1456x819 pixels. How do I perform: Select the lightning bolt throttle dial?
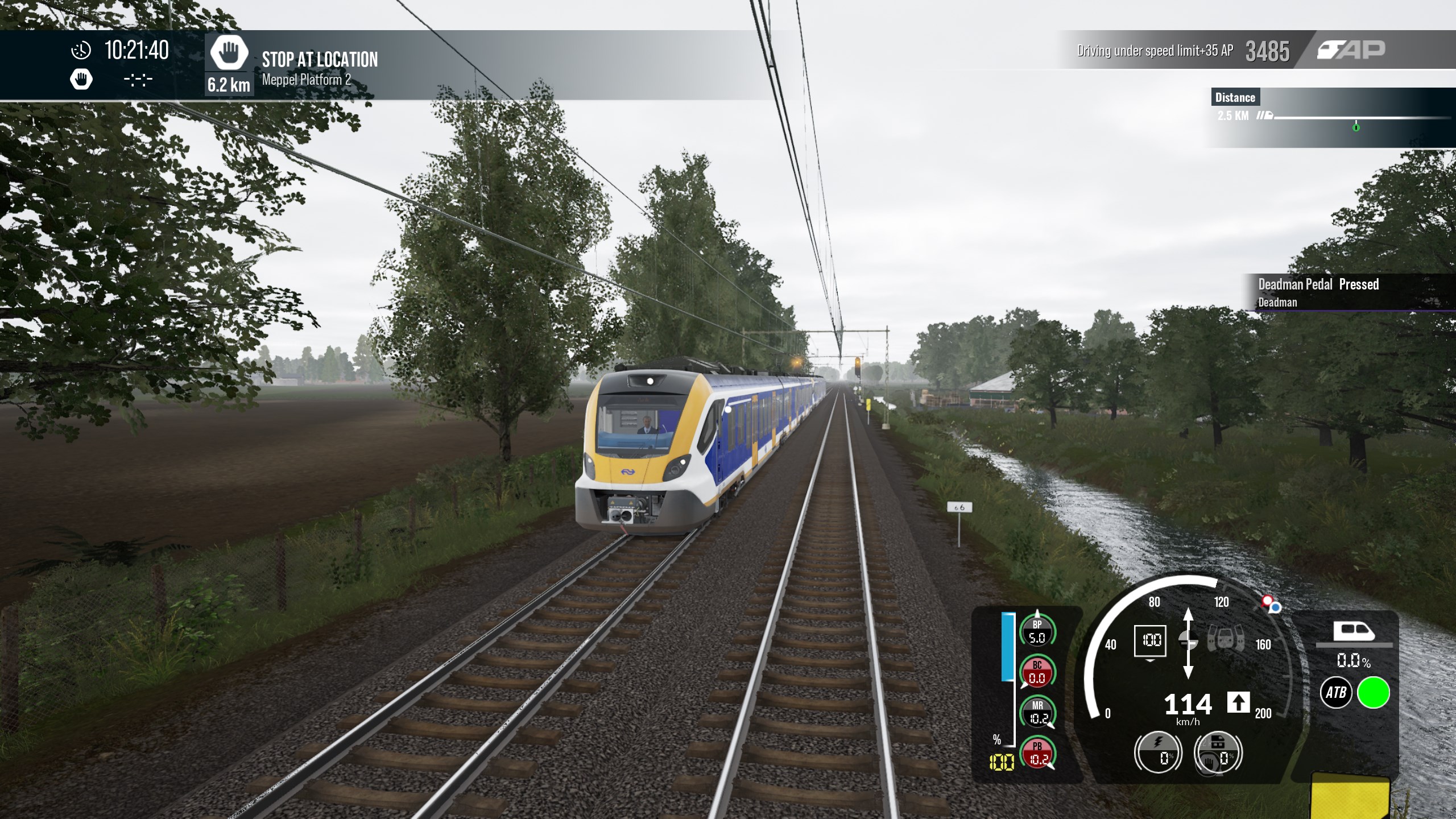click(x=1158, y=752)
